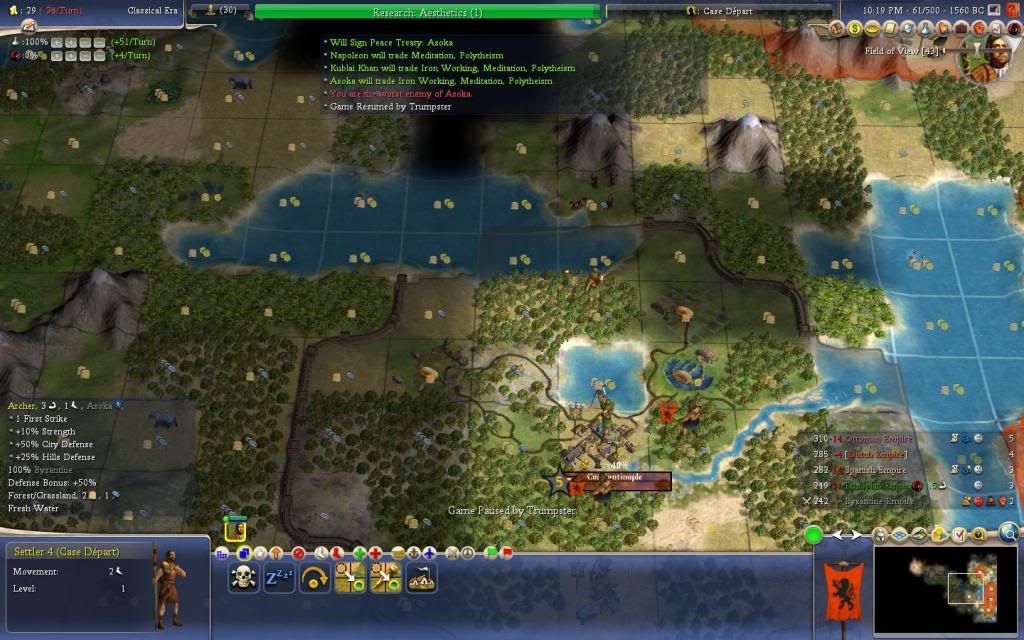Open the globe view magnifier button
Screen dimensions: 1024x640
(x=1009, y=533)
